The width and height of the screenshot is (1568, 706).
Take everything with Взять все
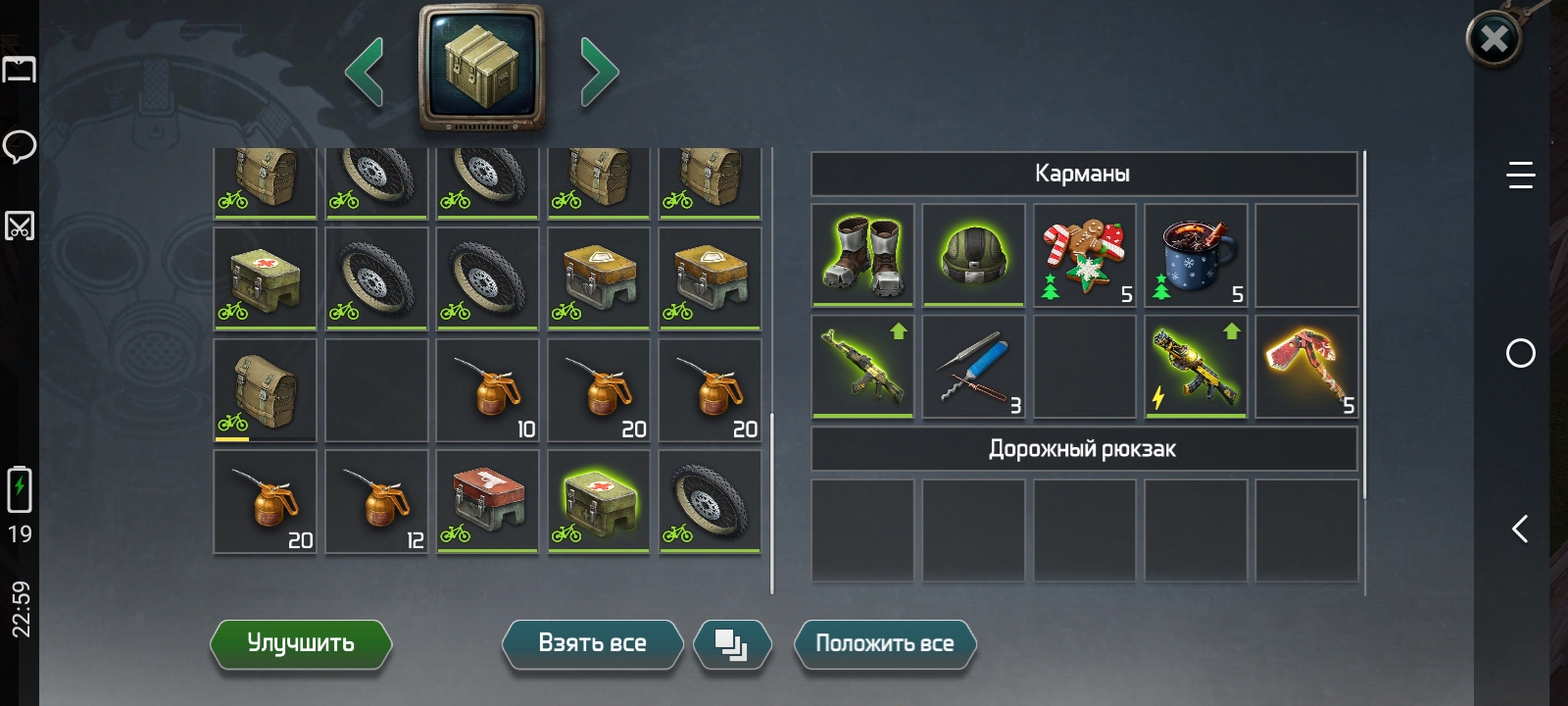pos(592,644)
